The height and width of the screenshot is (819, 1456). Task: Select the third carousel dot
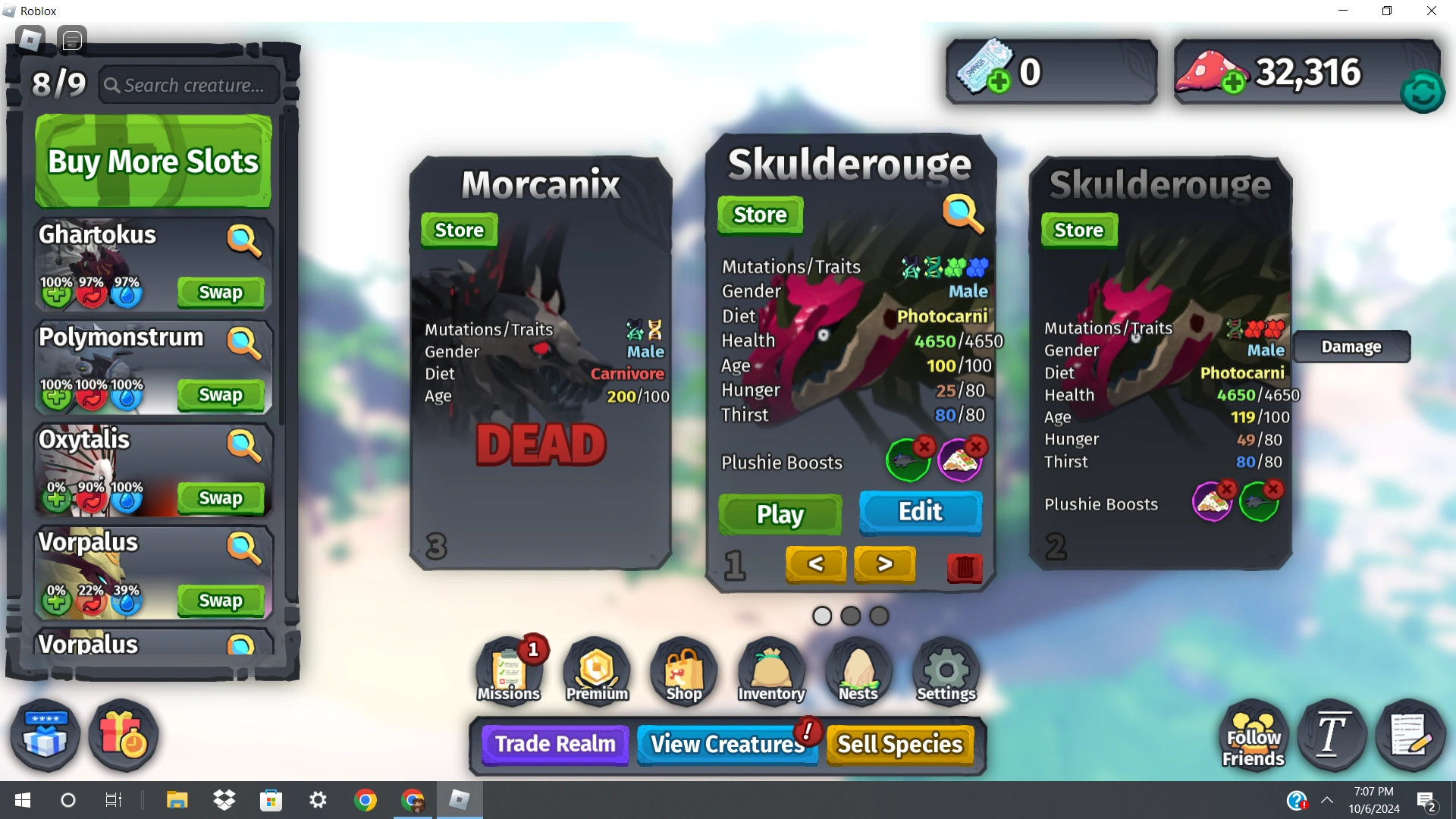tap(877, 616)
